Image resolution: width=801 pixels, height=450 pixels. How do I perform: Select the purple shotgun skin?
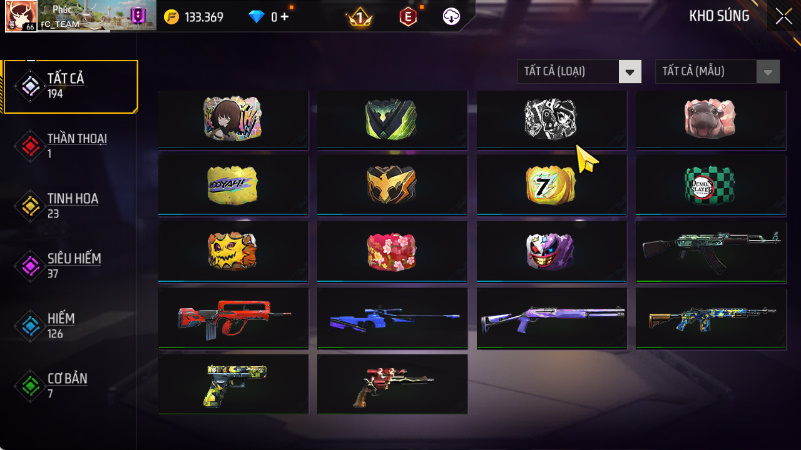tap(551, 317)
